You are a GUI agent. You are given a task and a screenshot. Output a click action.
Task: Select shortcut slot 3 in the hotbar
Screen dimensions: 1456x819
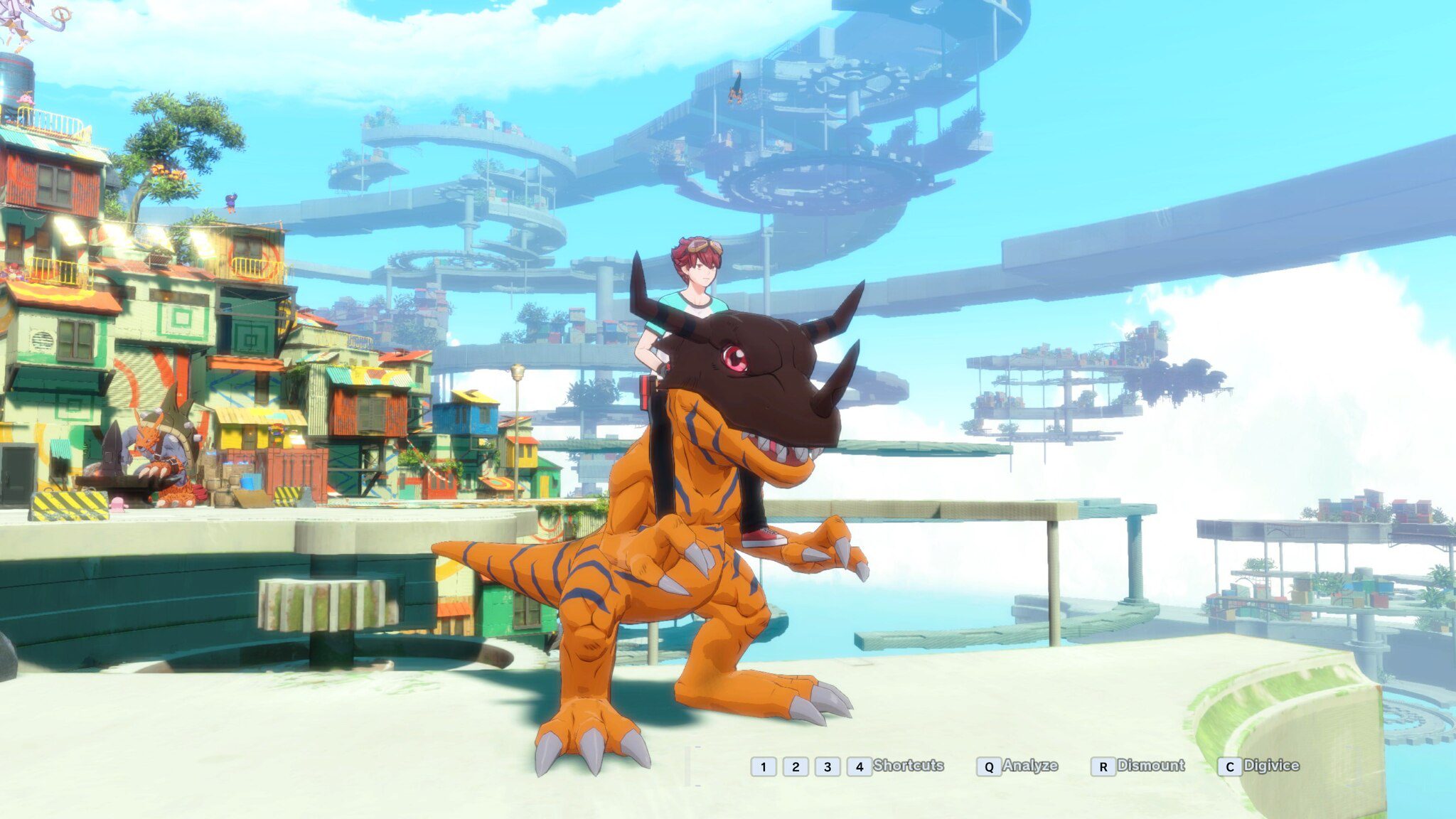pos(830,766)
